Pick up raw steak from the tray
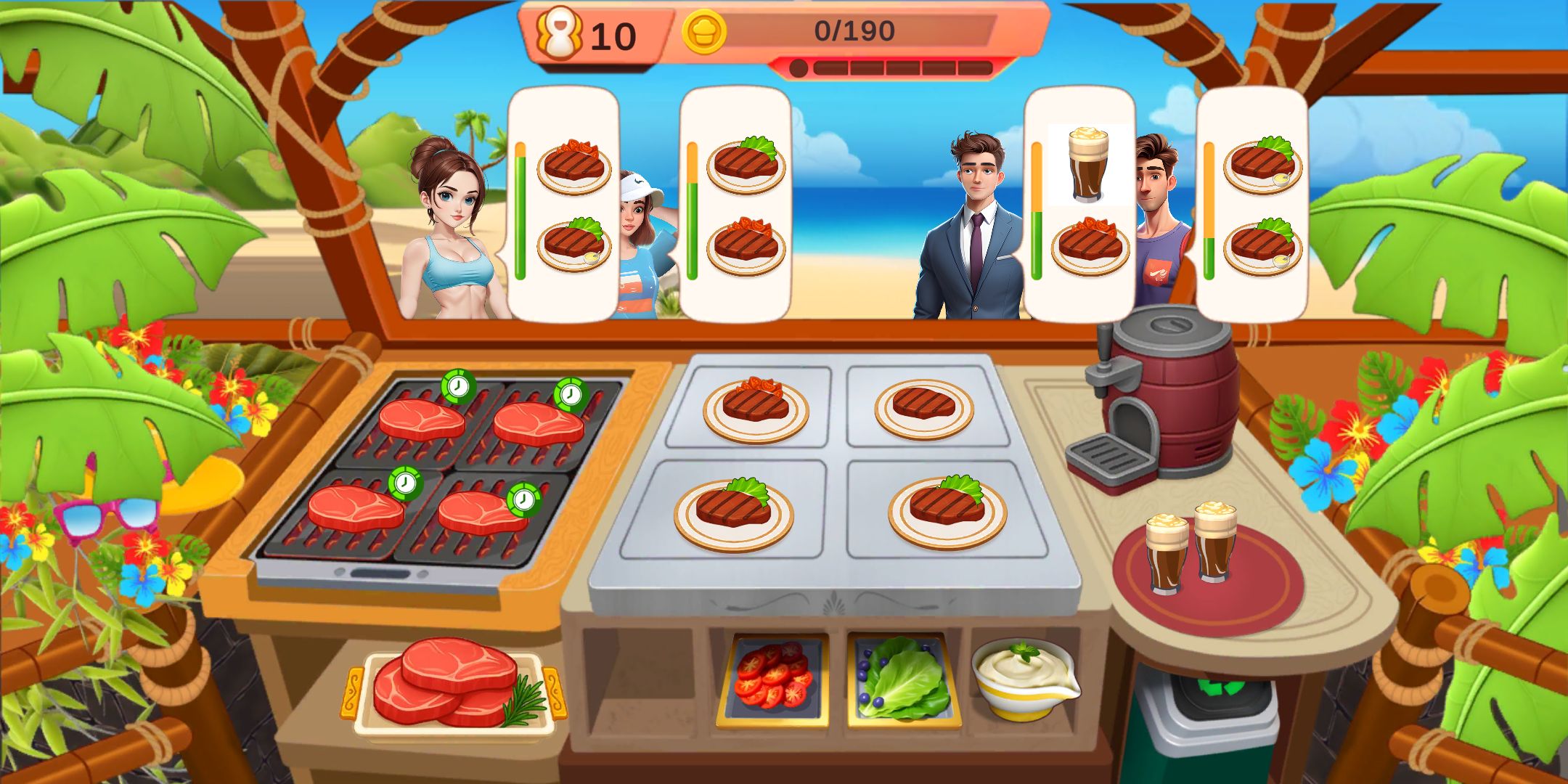 454,682
